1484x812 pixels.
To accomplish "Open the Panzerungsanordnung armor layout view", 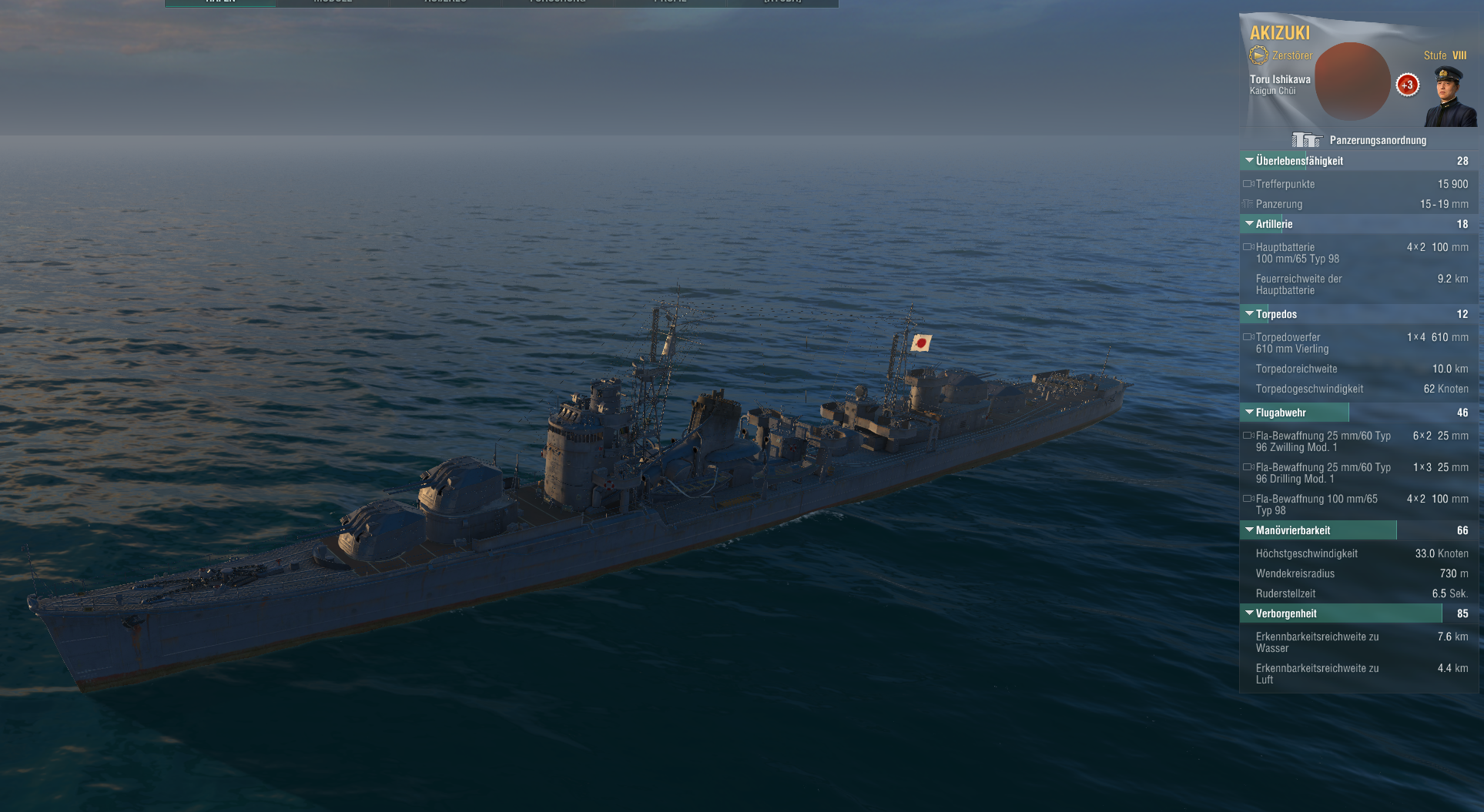I will pos(1360,140).
